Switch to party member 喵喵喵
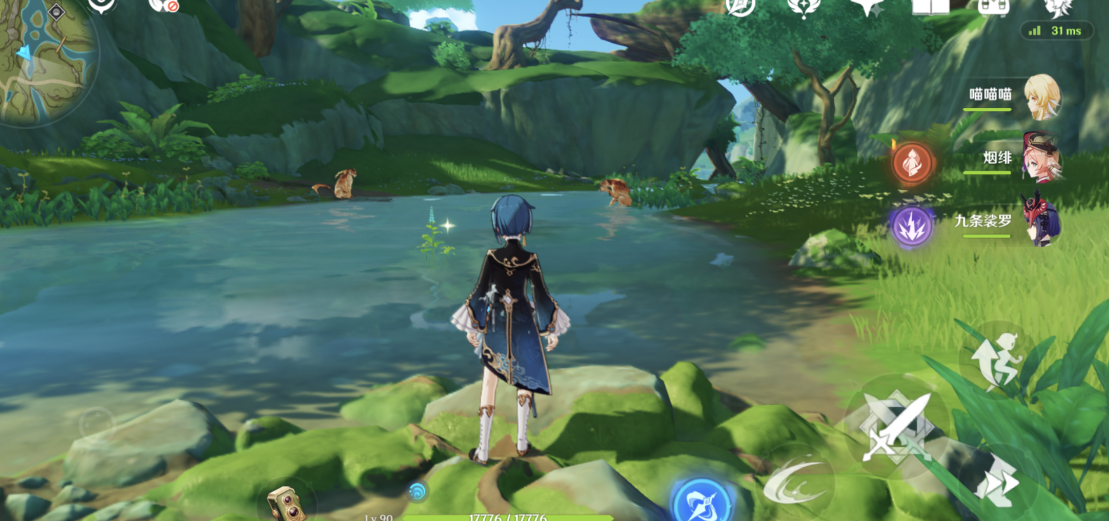Screen dimensions: 1109x521 (x=1039, y=97)
